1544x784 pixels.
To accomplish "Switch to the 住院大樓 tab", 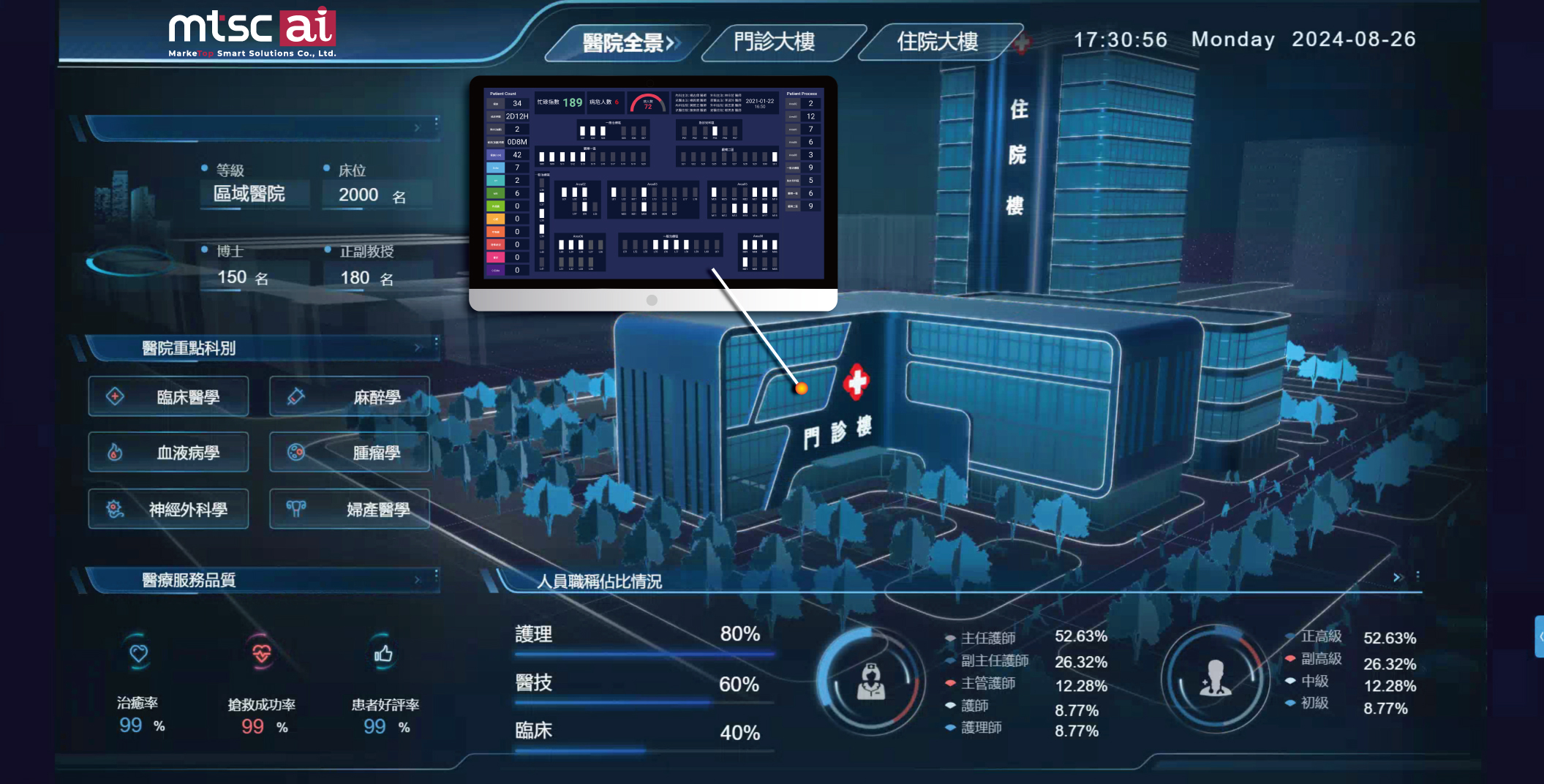I will [938, 42].
